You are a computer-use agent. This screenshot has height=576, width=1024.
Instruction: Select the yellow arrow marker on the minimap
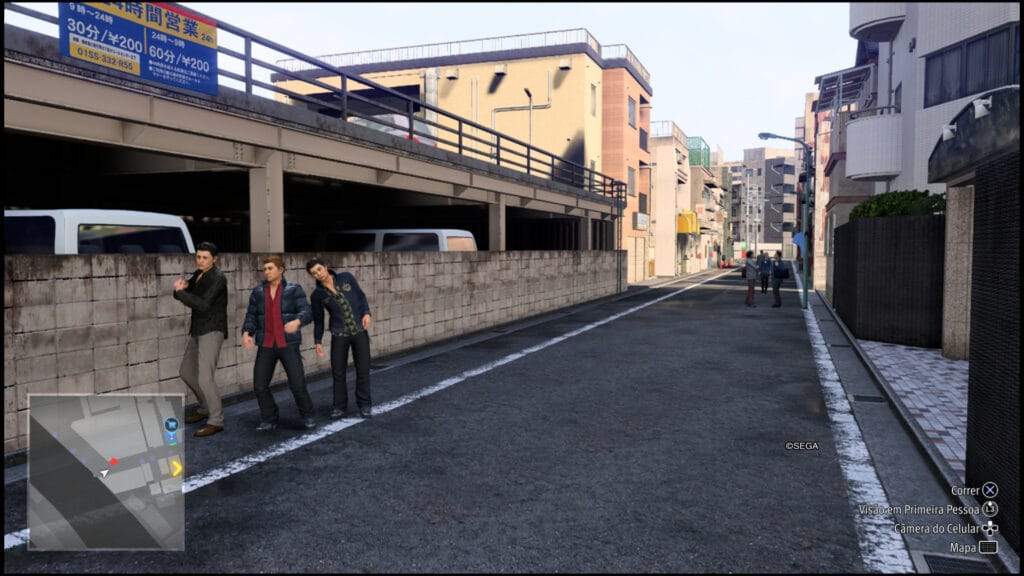(x=177, y=467)
